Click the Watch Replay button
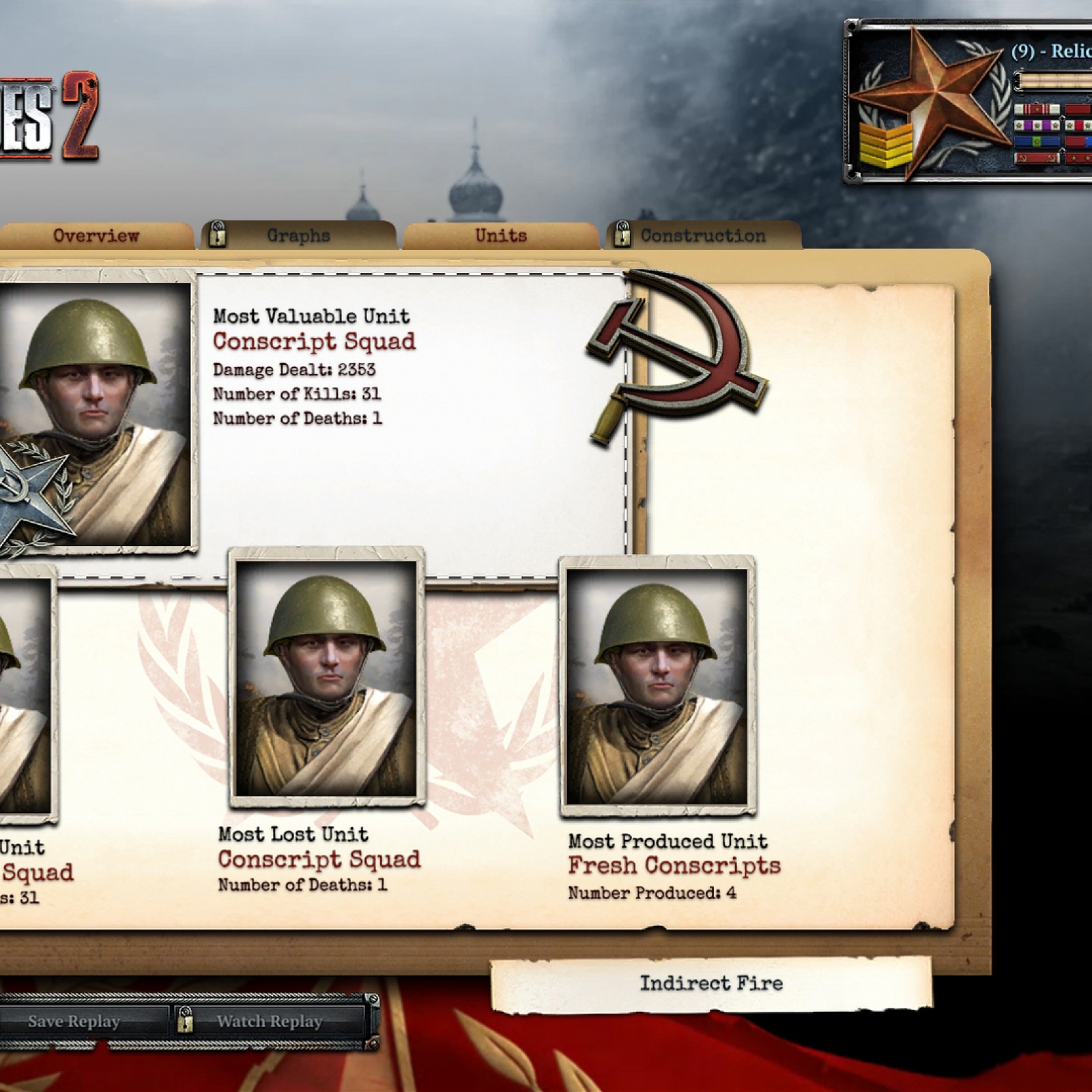Screen dimensions: 1092x1092 point(269,1022)
